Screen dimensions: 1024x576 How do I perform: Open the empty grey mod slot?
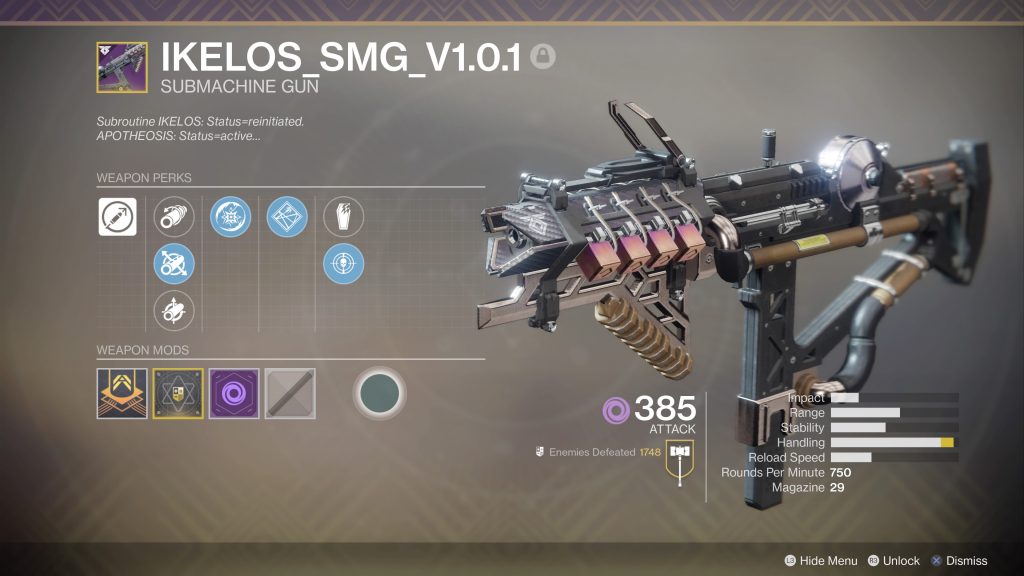pos(290,393)
